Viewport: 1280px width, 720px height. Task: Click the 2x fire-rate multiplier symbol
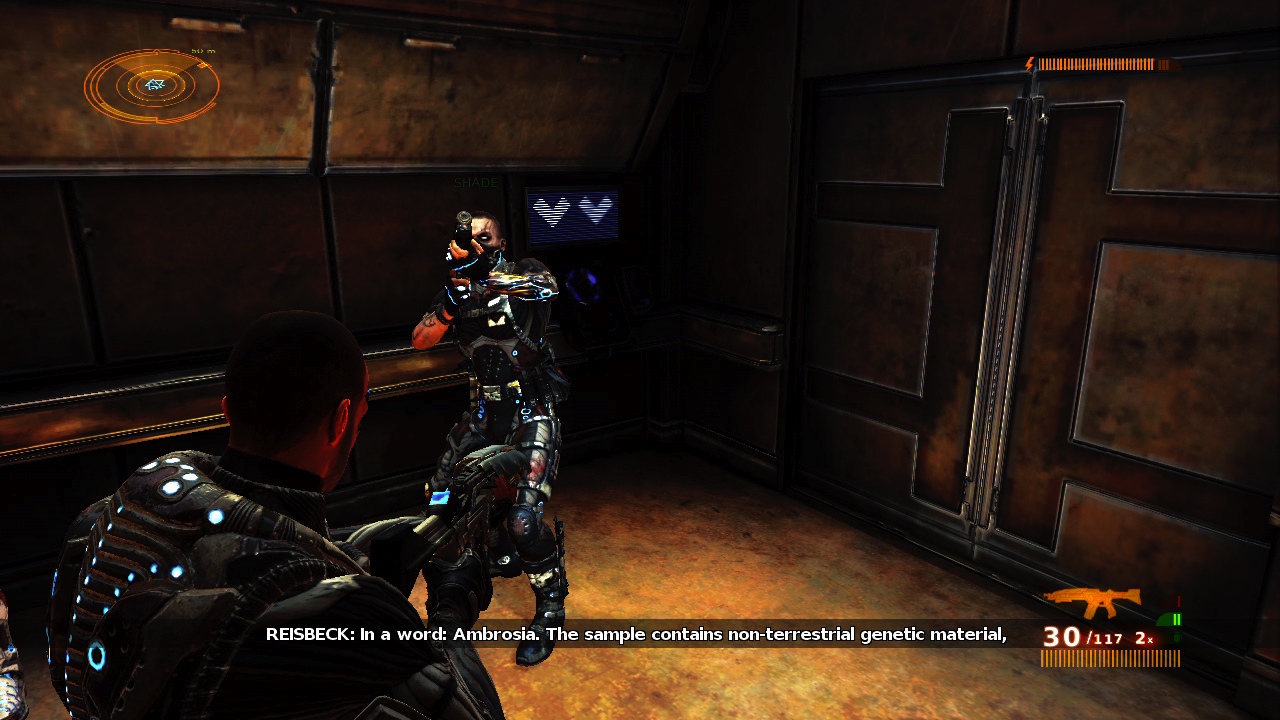pos(1143,638)
